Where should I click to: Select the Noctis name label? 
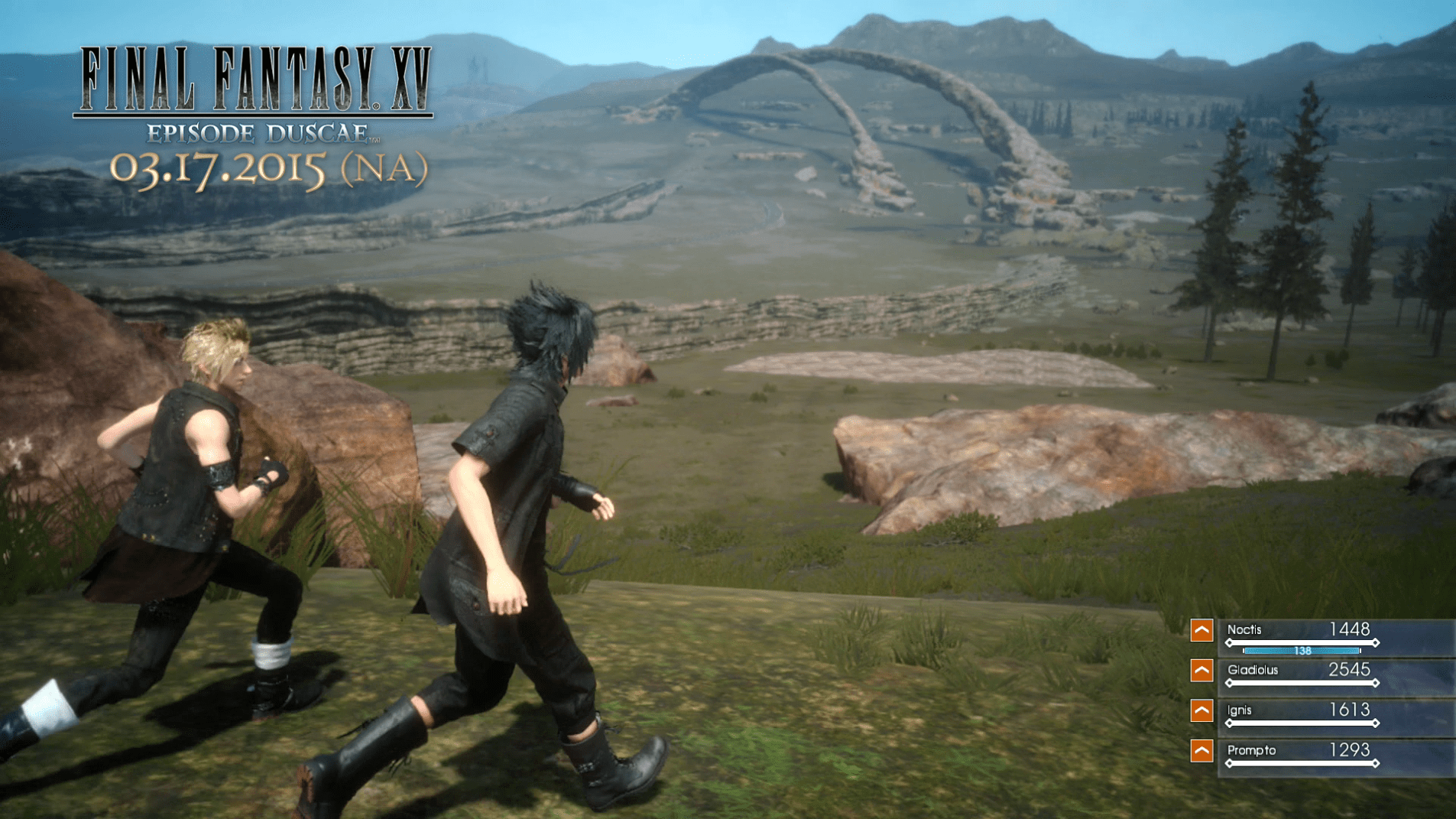click(1244, 629)
